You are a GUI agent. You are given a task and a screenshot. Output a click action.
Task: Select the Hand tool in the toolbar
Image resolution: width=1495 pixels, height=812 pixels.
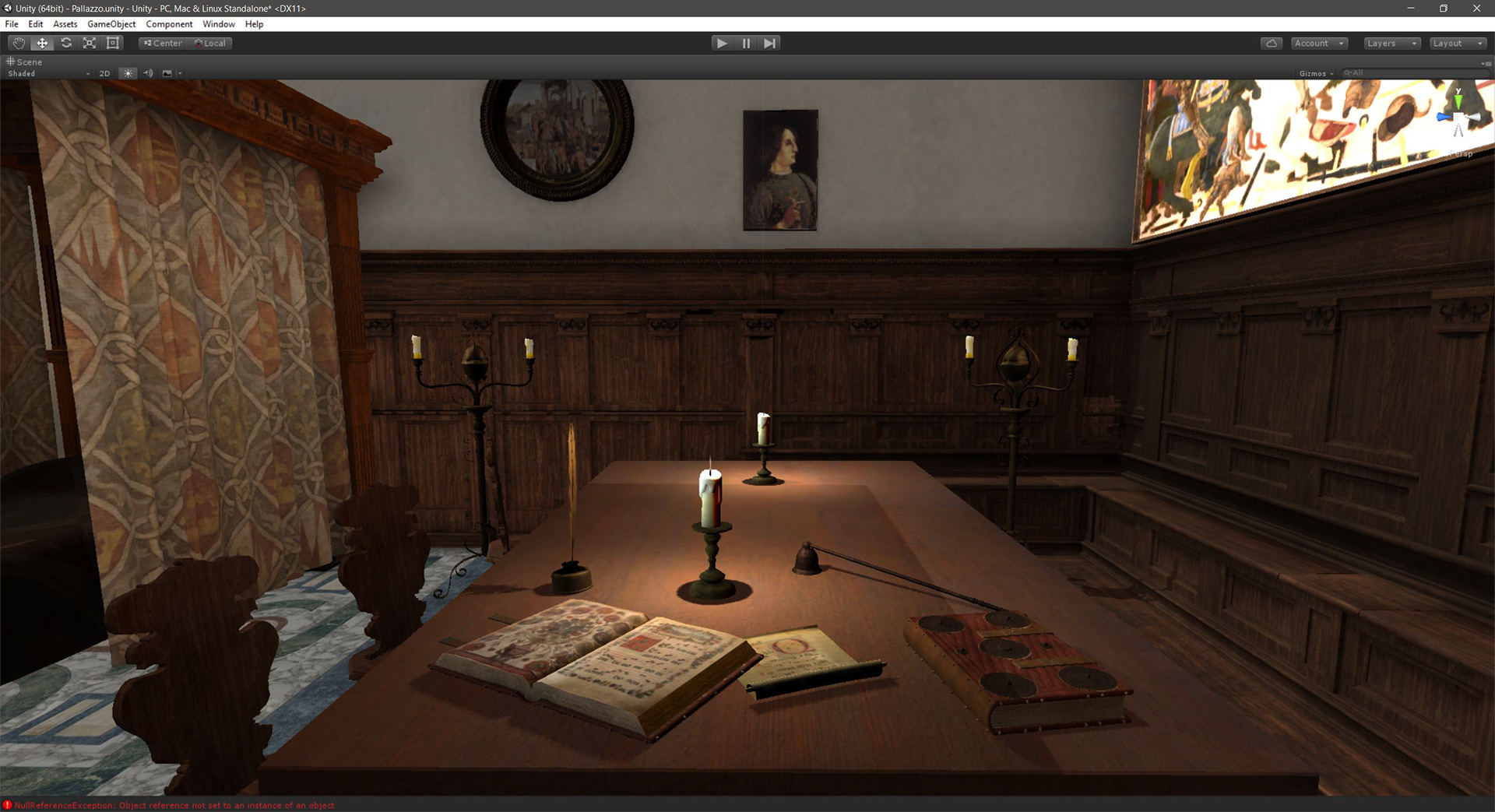click(x=18, y=43)
